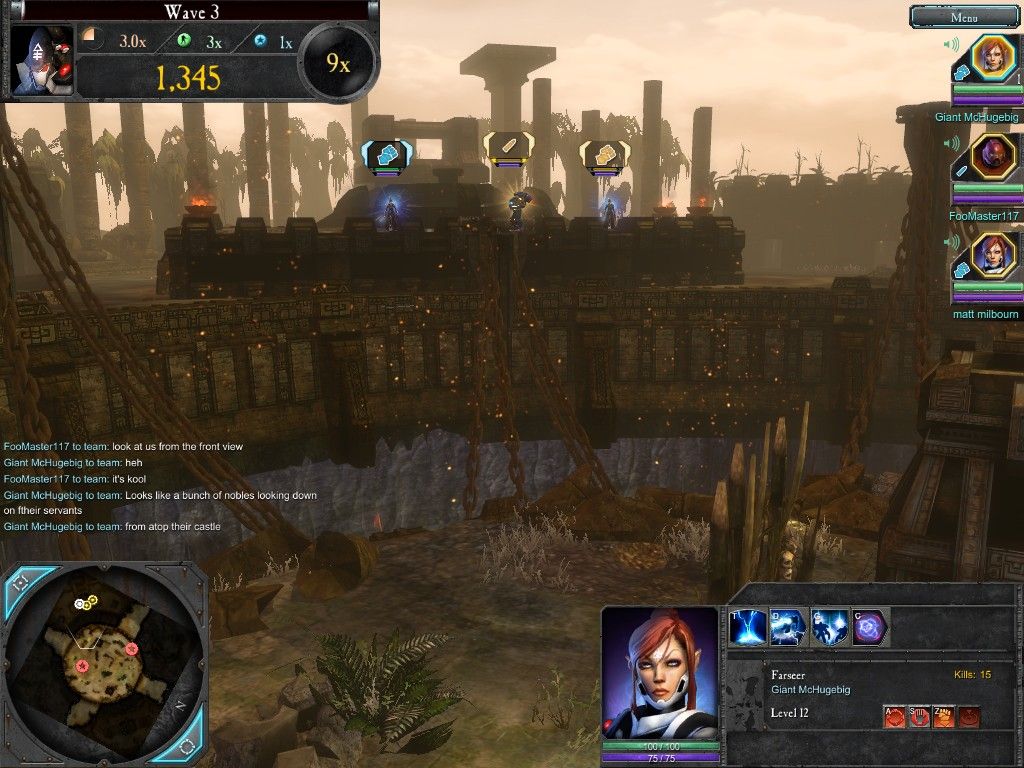Click the red A attack-move command
This screenshot has width=1024, height=768.
(895, 716)
